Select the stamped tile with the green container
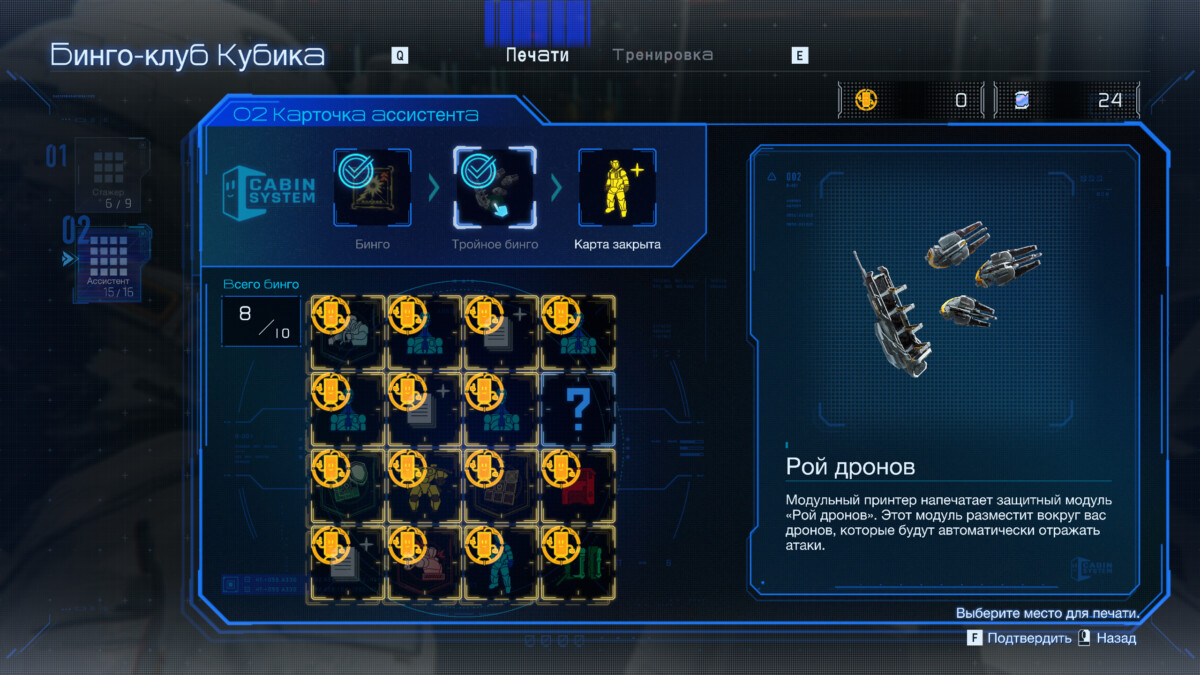This screenshot has width=1200, height=675. pos(577,562)
